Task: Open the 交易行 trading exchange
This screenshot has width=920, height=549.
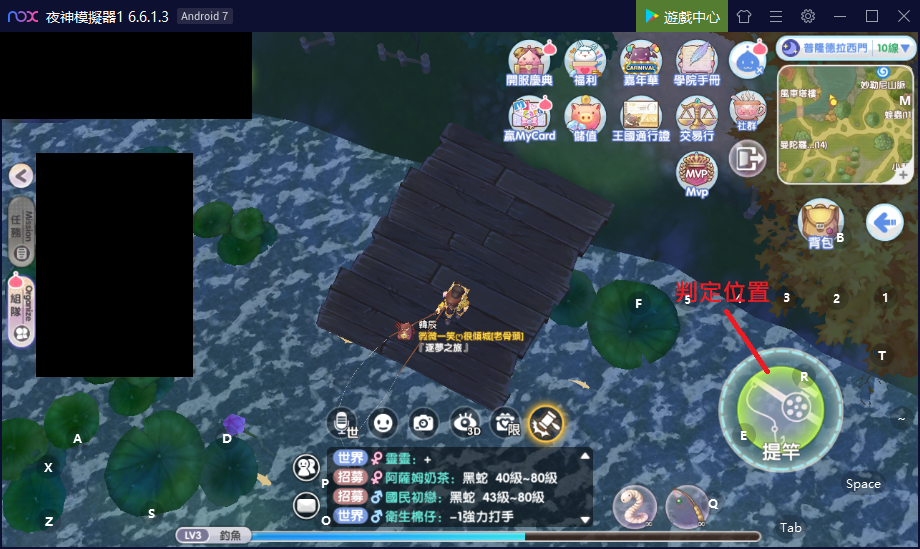Action: click(x=696, y=118)
